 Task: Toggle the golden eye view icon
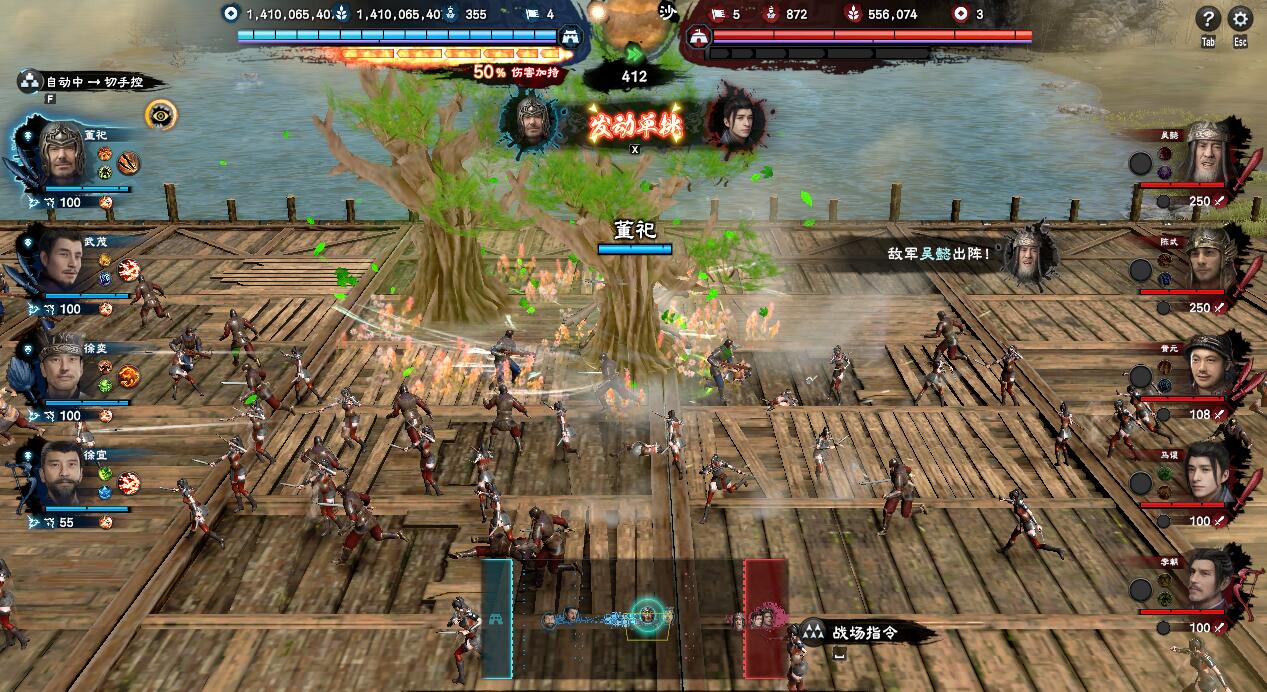[x=158, y=114]
